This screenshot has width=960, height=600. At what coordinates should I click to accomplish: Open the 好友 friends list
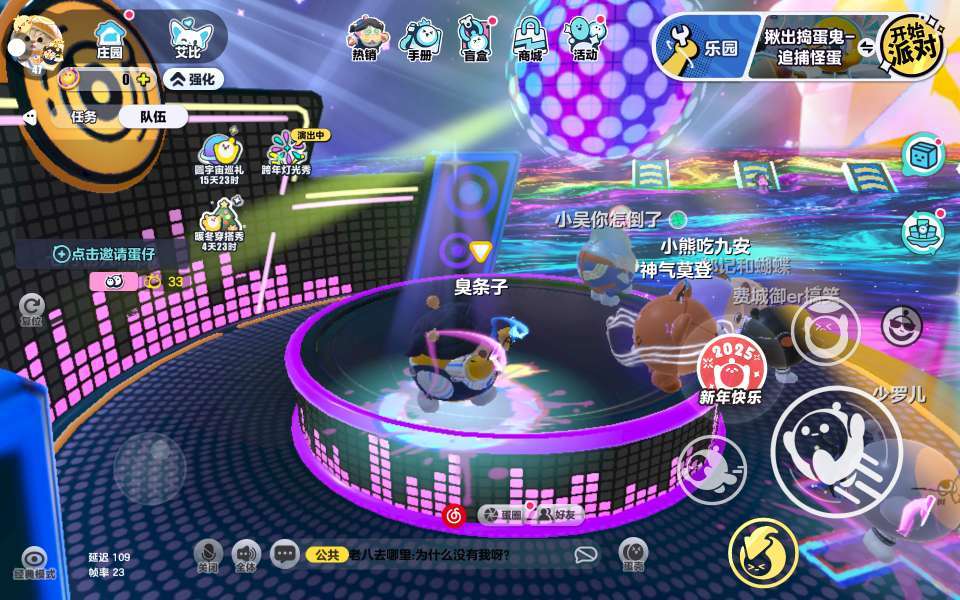tap(557, 515)
